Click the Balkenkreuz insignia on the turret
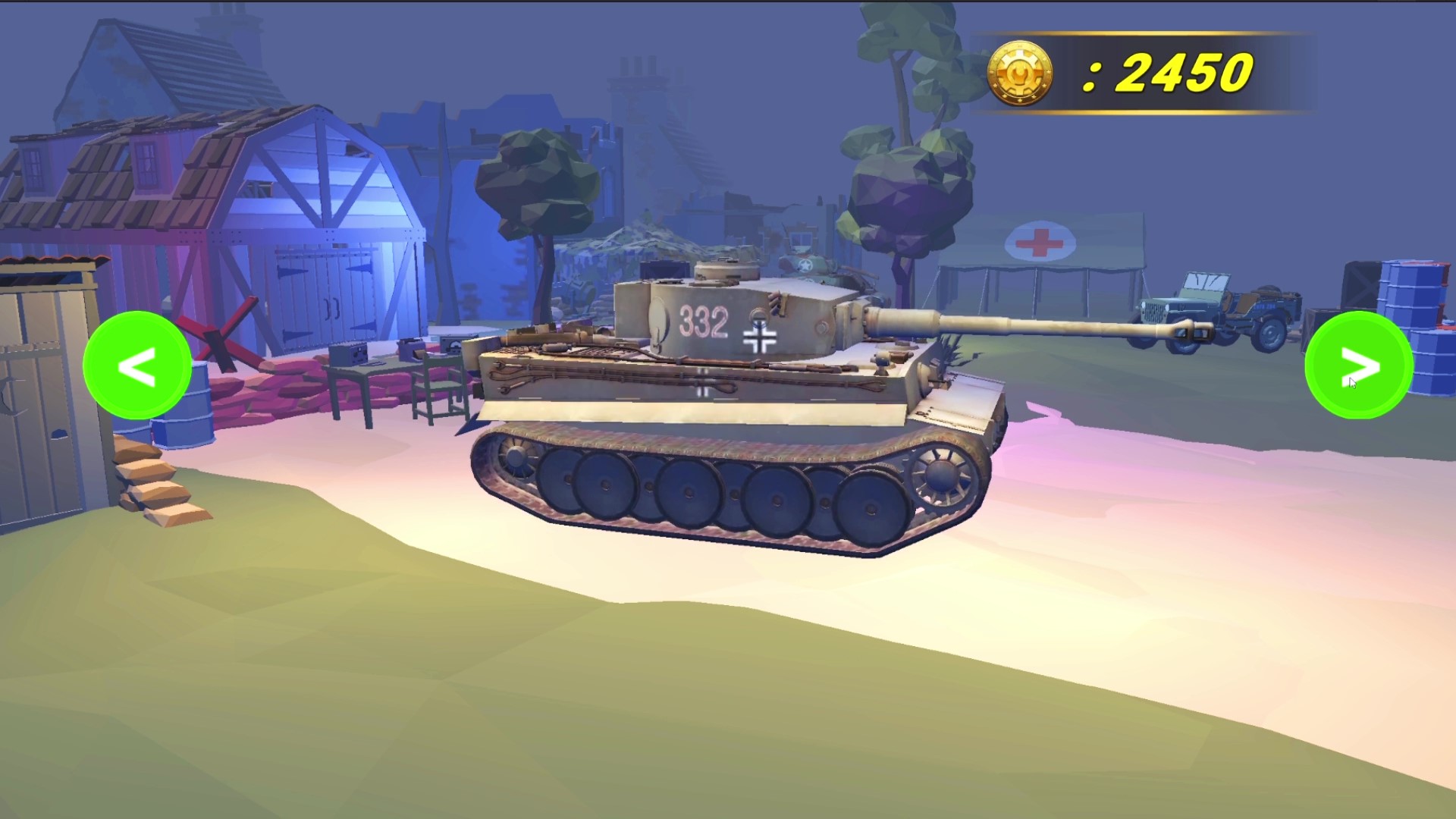 (x=758, y=335)
